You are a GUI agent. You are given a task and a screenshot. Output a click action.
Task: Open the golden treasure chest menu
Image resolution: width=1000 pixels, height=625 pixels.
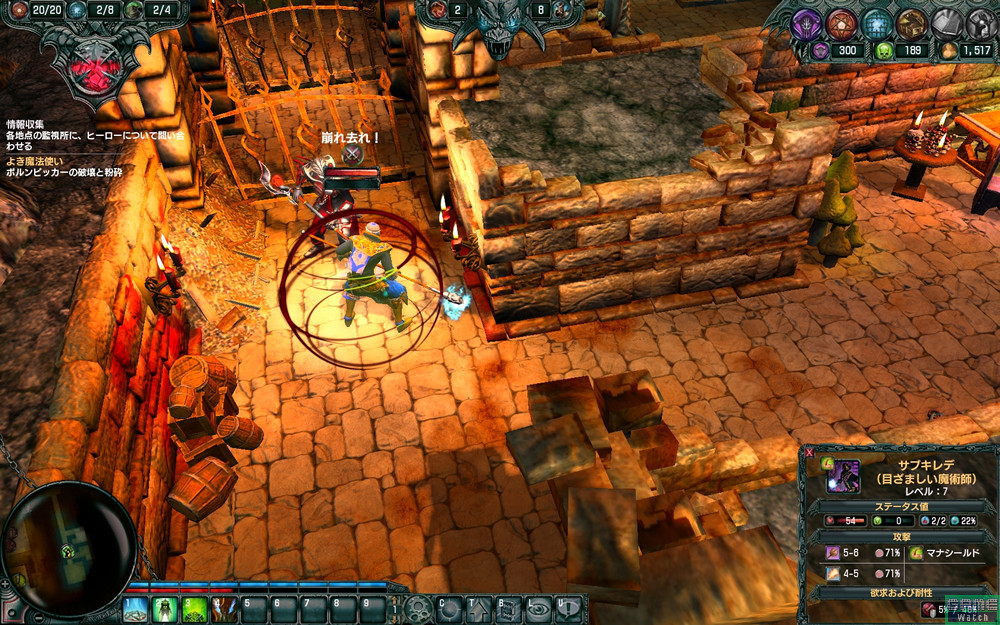click(x=911, y=23)
